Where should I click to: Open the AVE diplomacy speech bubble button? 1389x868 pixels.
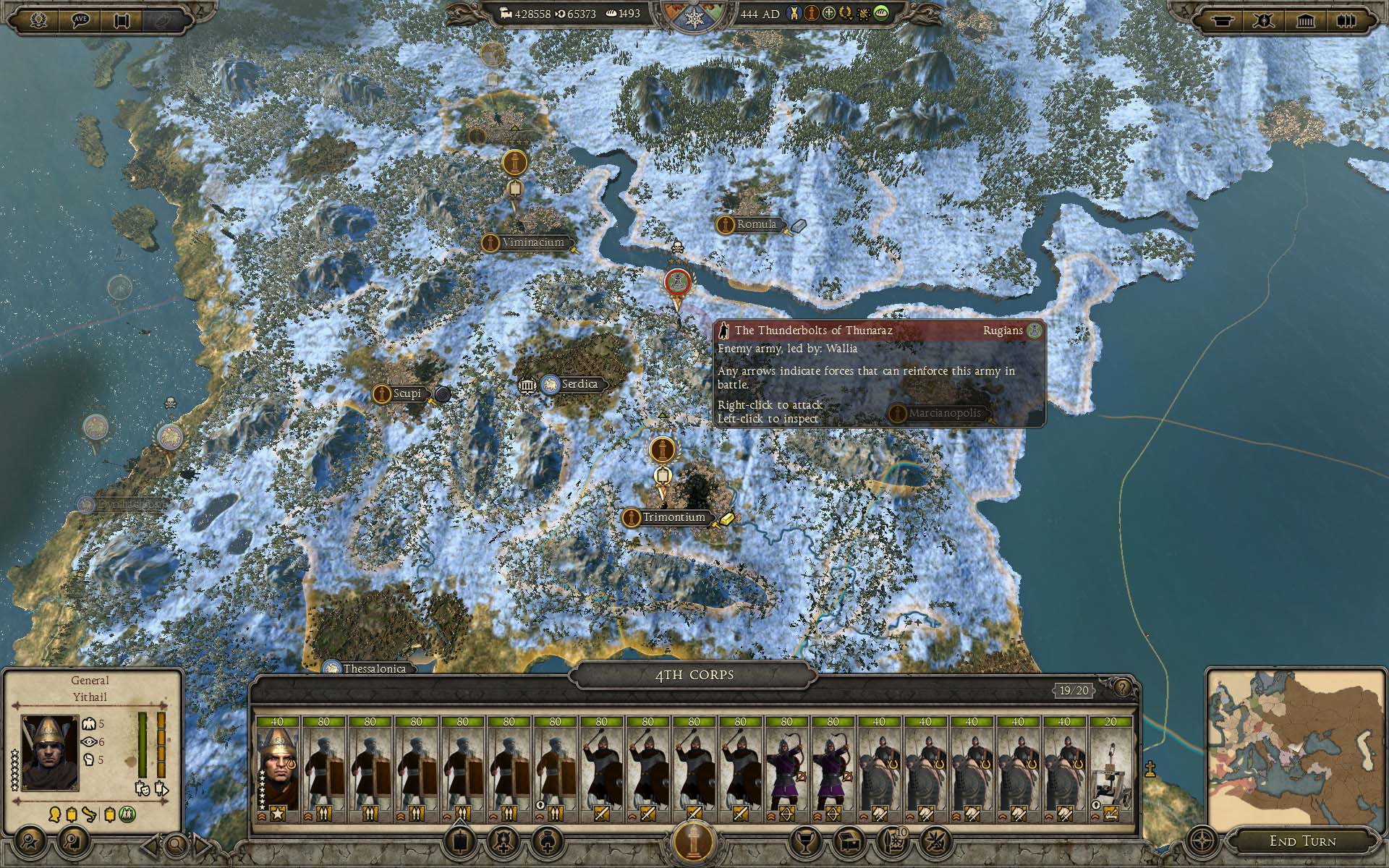click(x=81, y=20)
